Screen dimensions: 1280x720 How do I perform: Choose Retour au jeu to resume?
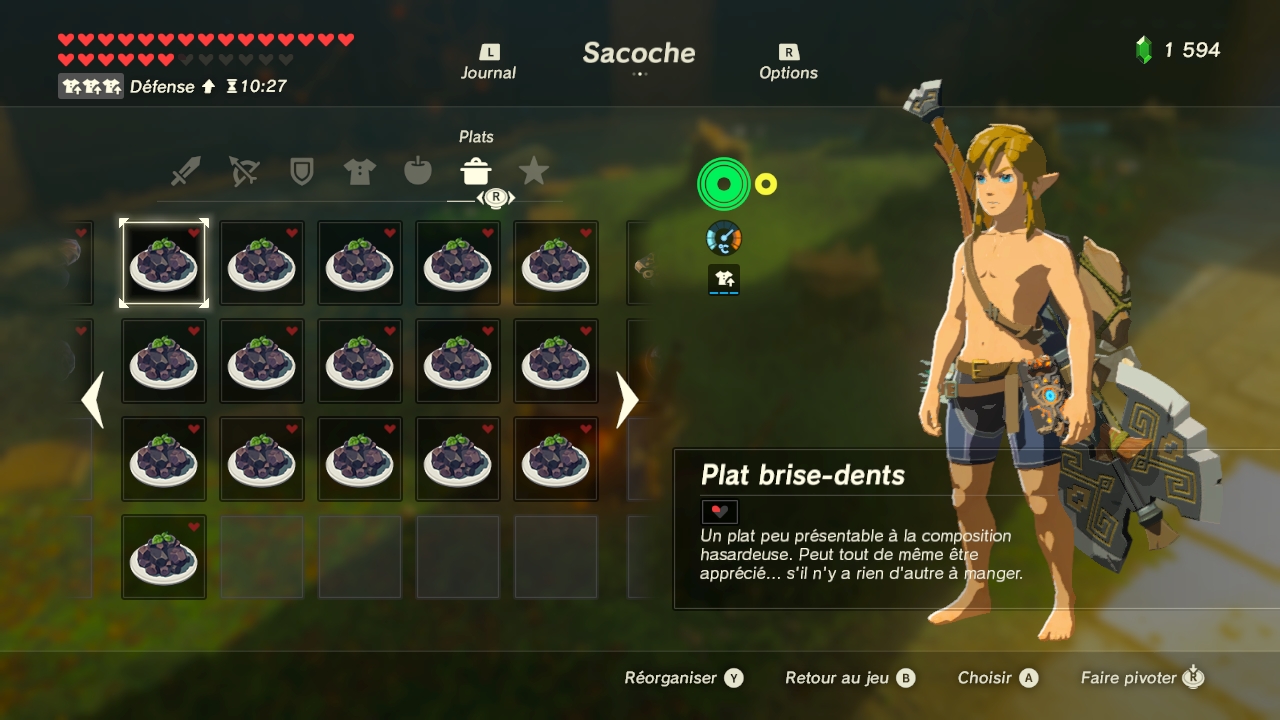pos(849,678)
